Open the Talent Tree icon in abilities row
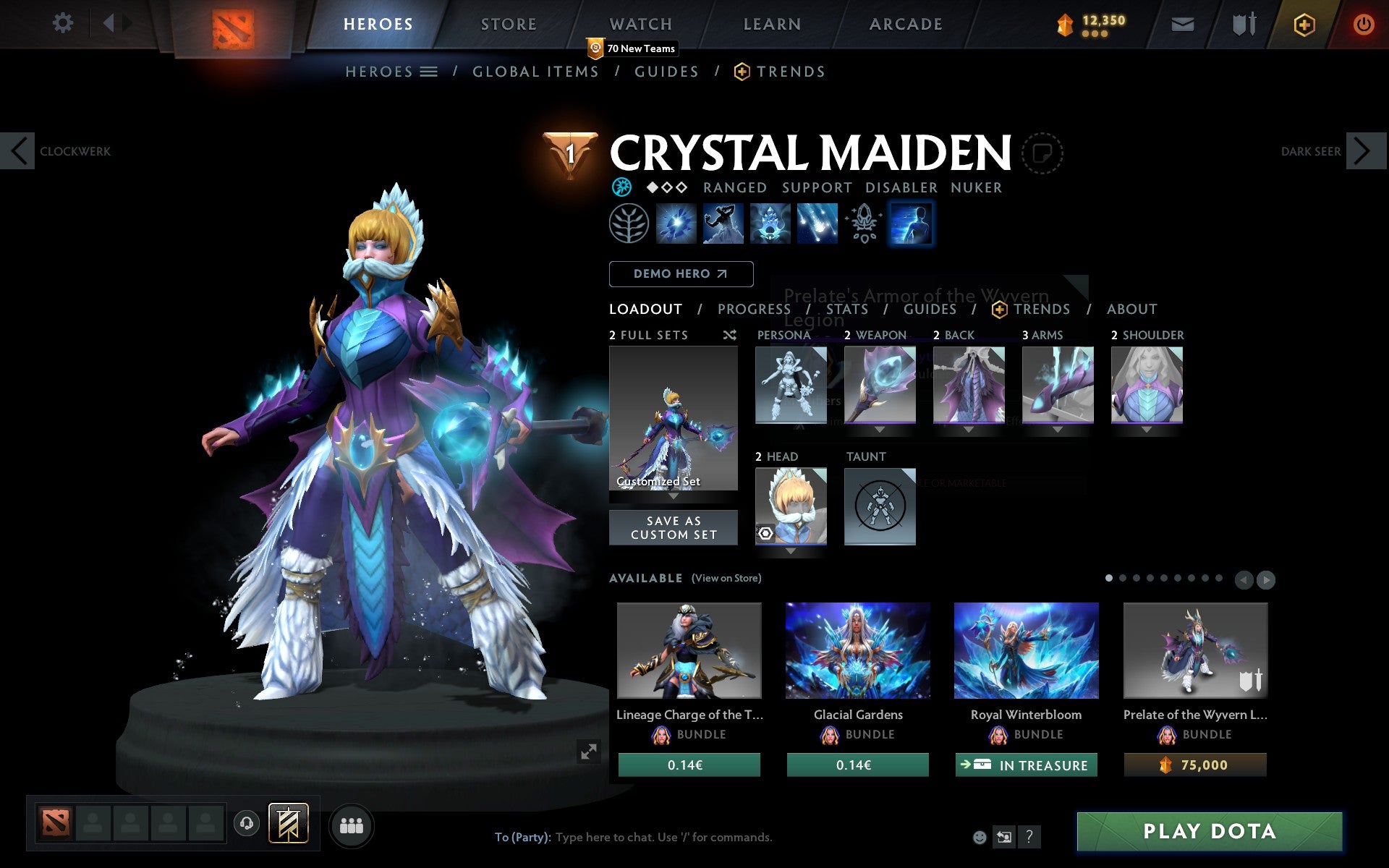Screen dimensions: 1389x868 pos(629,224)
